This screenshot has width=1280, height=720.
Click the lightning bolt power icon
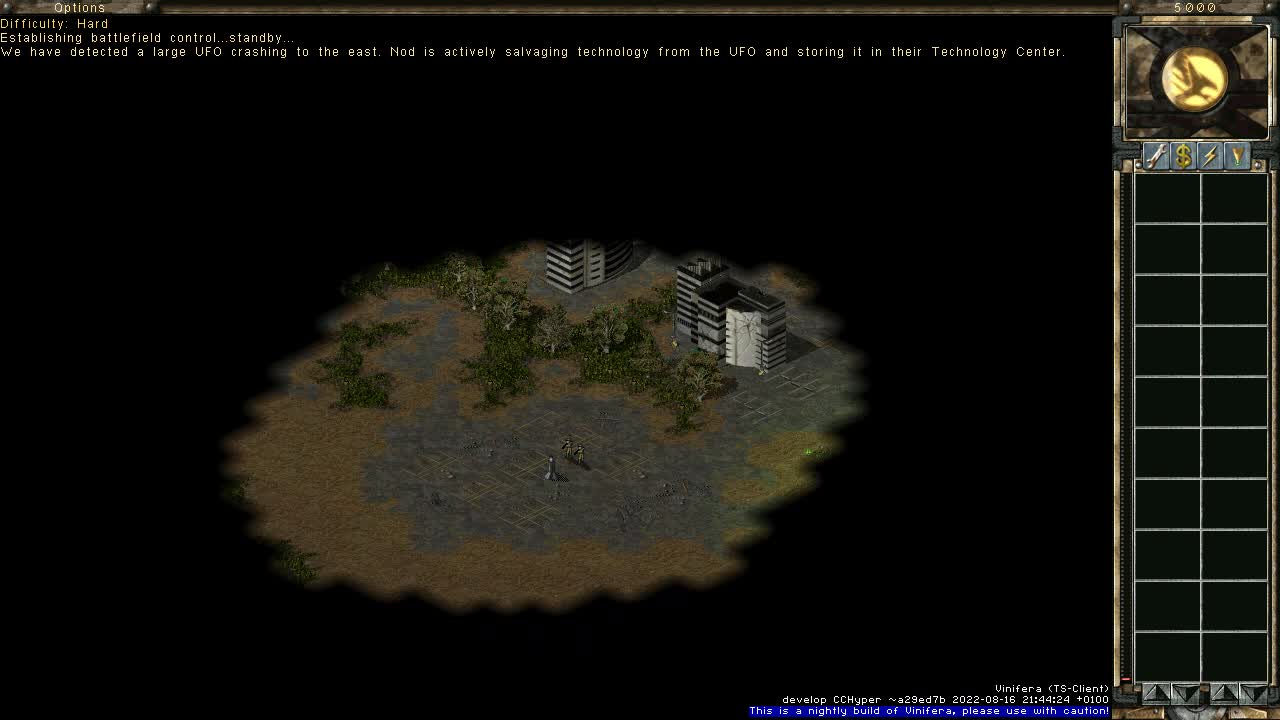point(1209,155)
